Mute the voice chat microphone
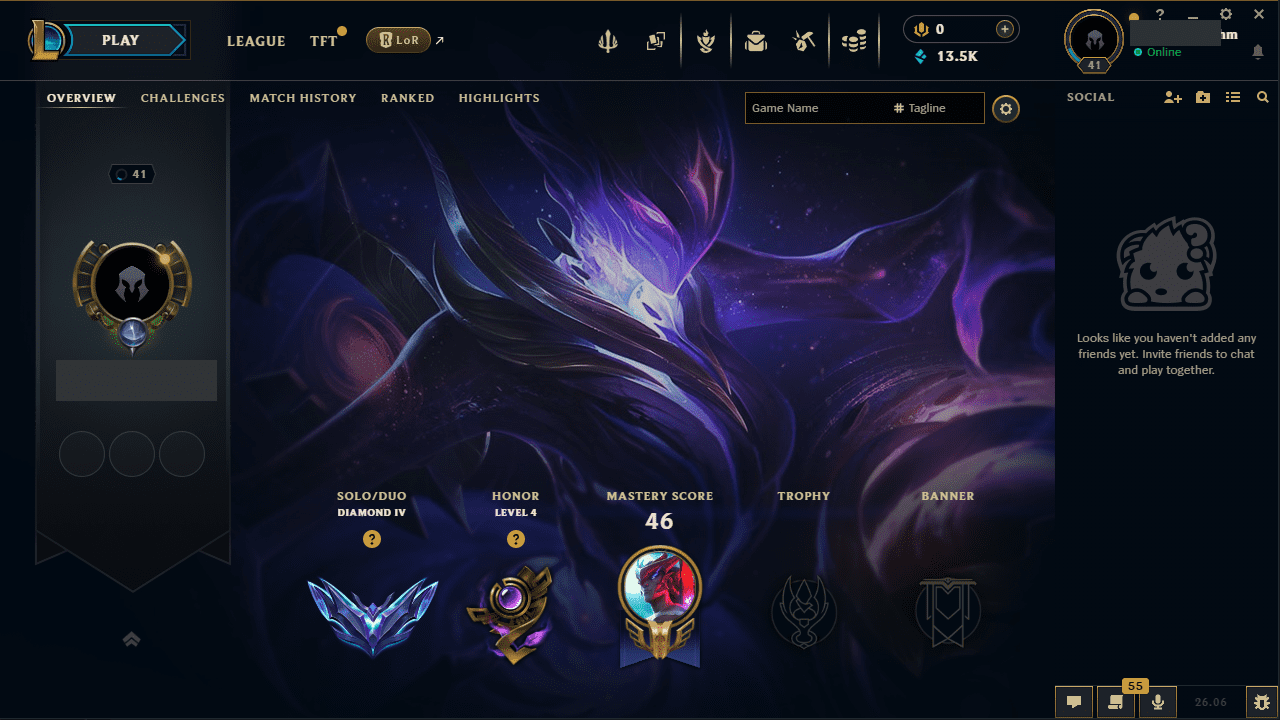The image size is (1280, 720). 1157,701
